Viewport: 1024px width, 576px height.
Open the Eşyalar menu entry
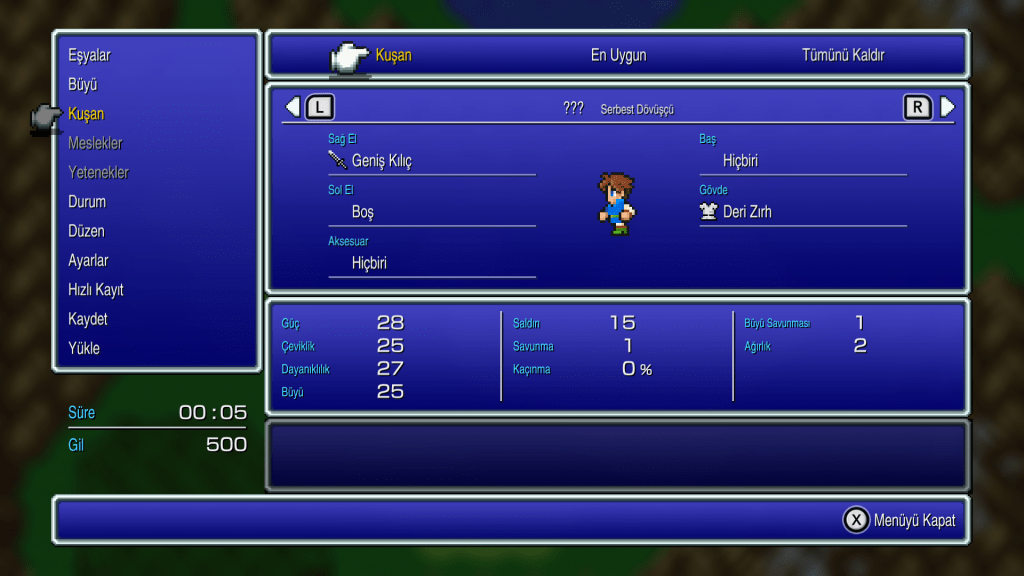pos(89,55)
